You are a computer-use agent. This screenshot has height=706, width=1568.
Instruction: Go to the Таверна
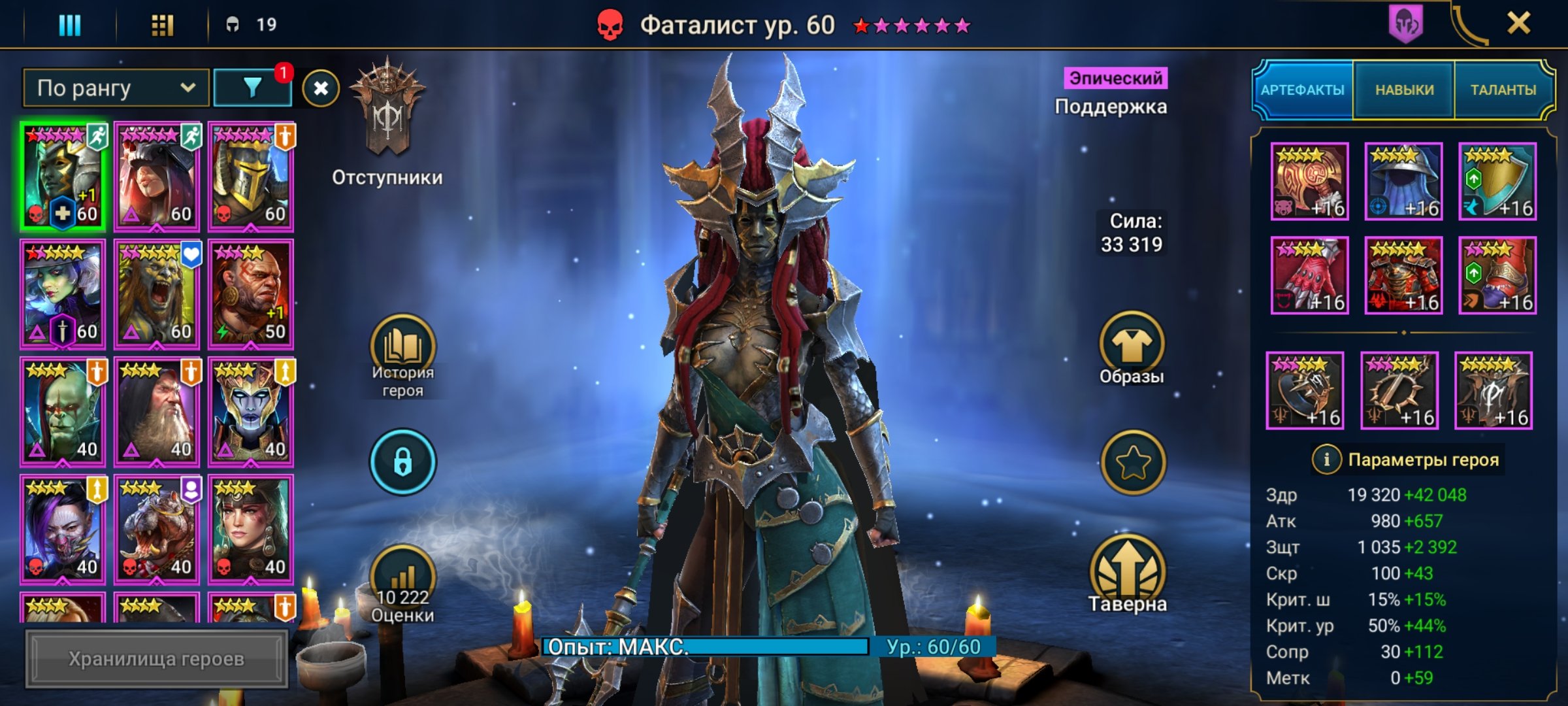tap(1128, 575)
